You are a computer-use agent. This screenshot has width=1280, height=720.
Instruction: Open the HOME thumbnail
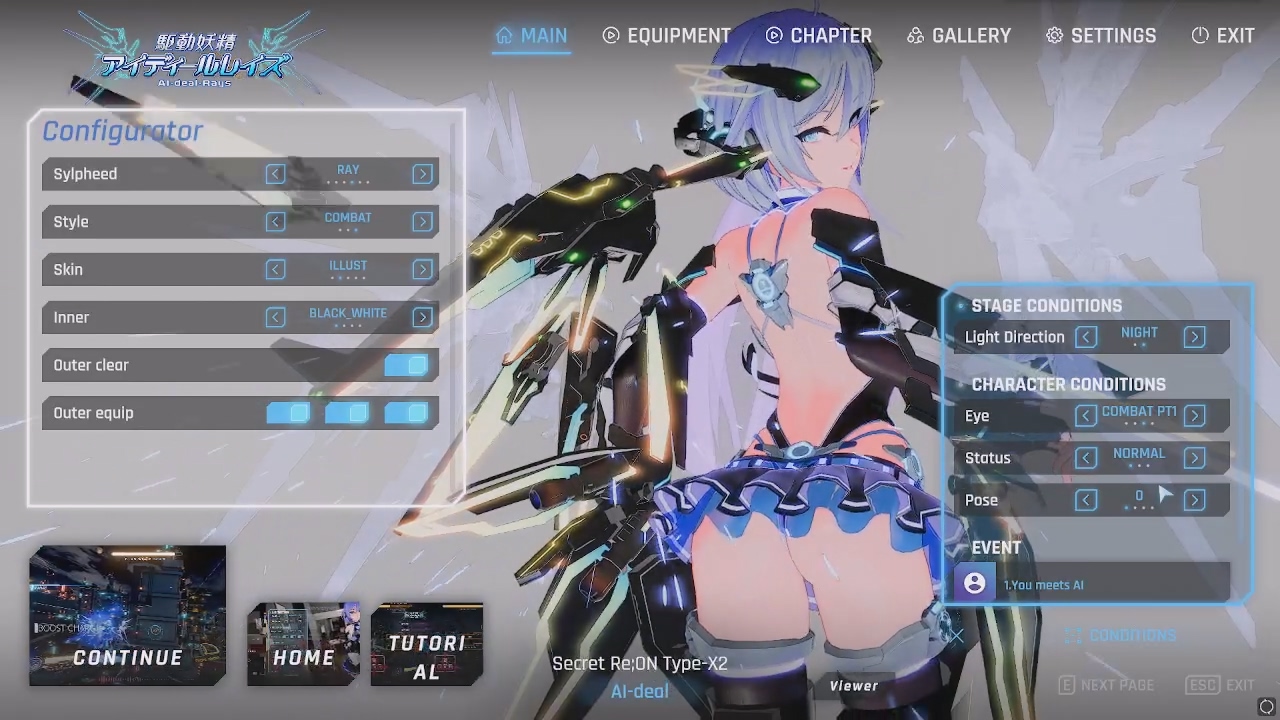(303, 644)
